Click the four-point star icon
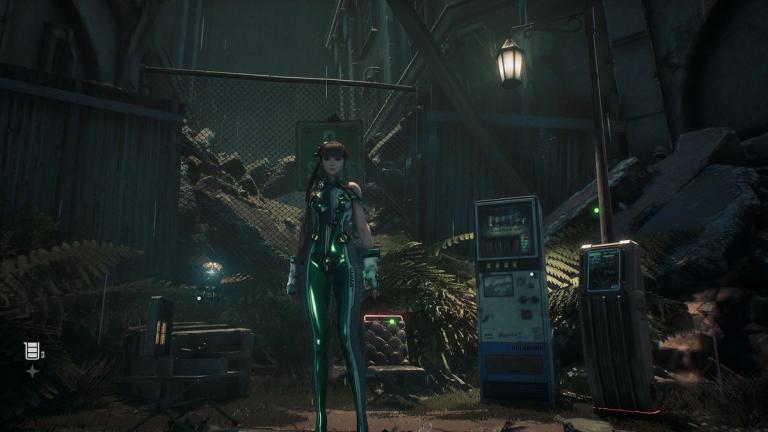Screen dimensions: 768x432 coord(32,371)
